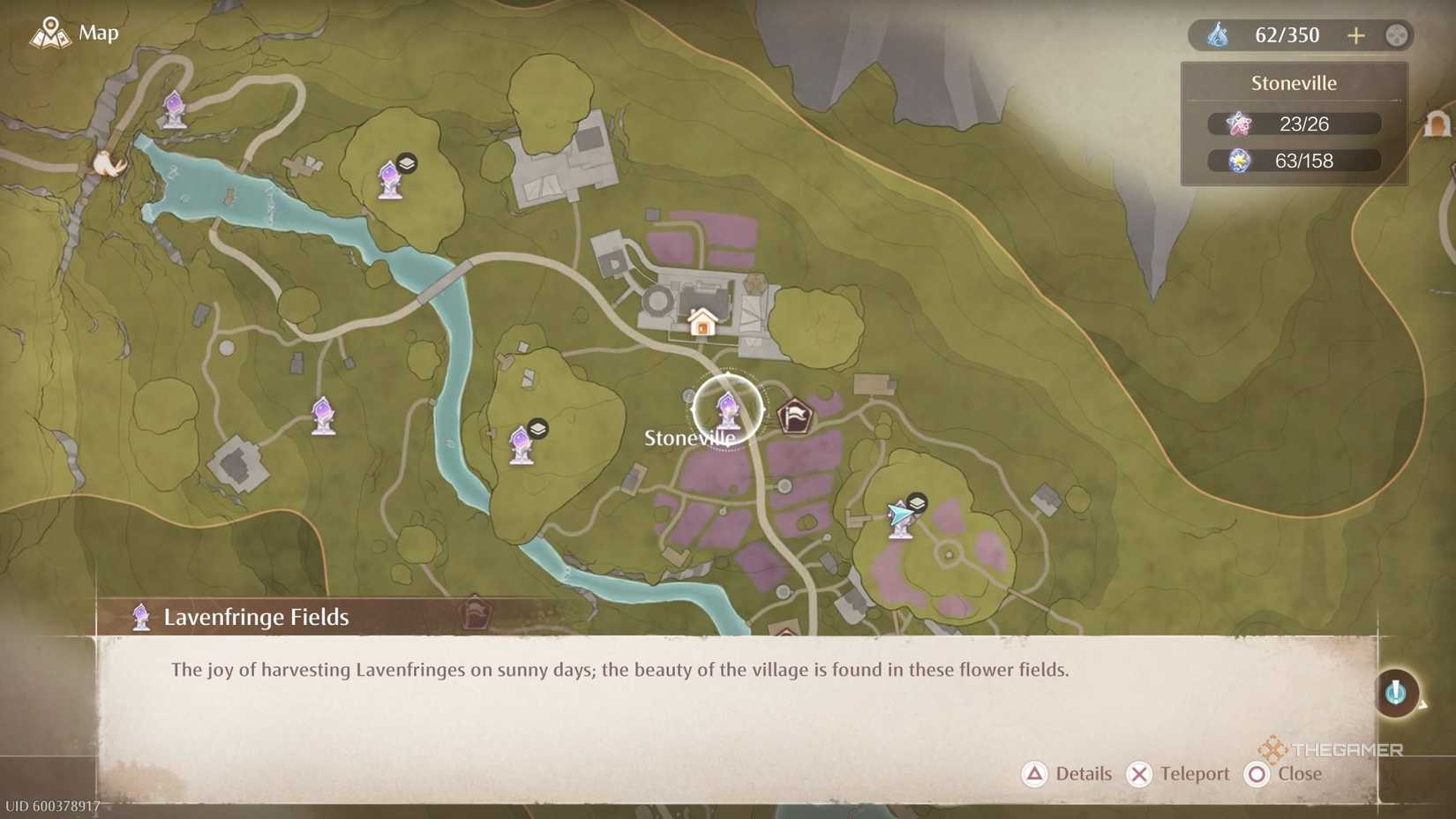Click the grey currency circle next to the plus
The image size is (1456, 819).
point(1396,35)
